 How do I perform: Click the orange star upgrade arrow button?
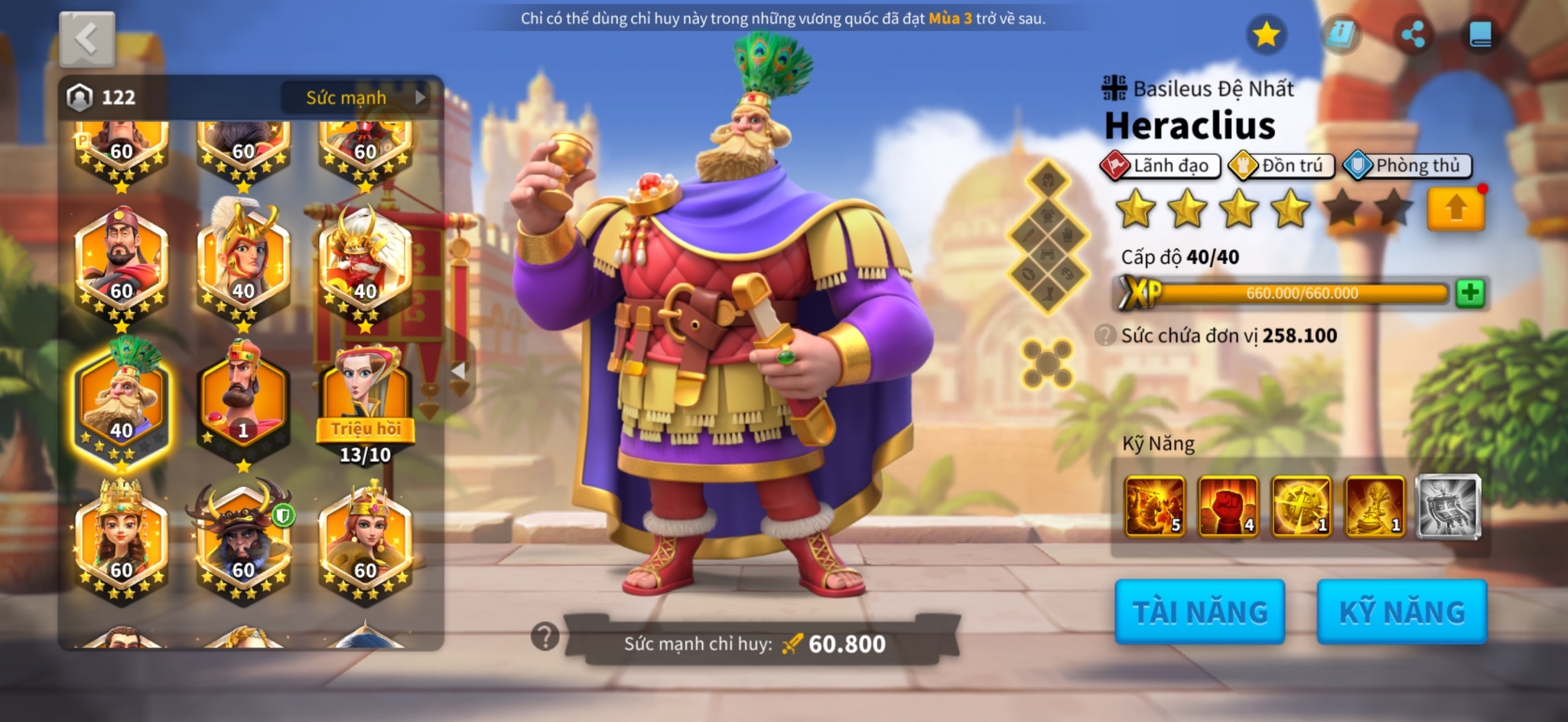(1456, 209)
